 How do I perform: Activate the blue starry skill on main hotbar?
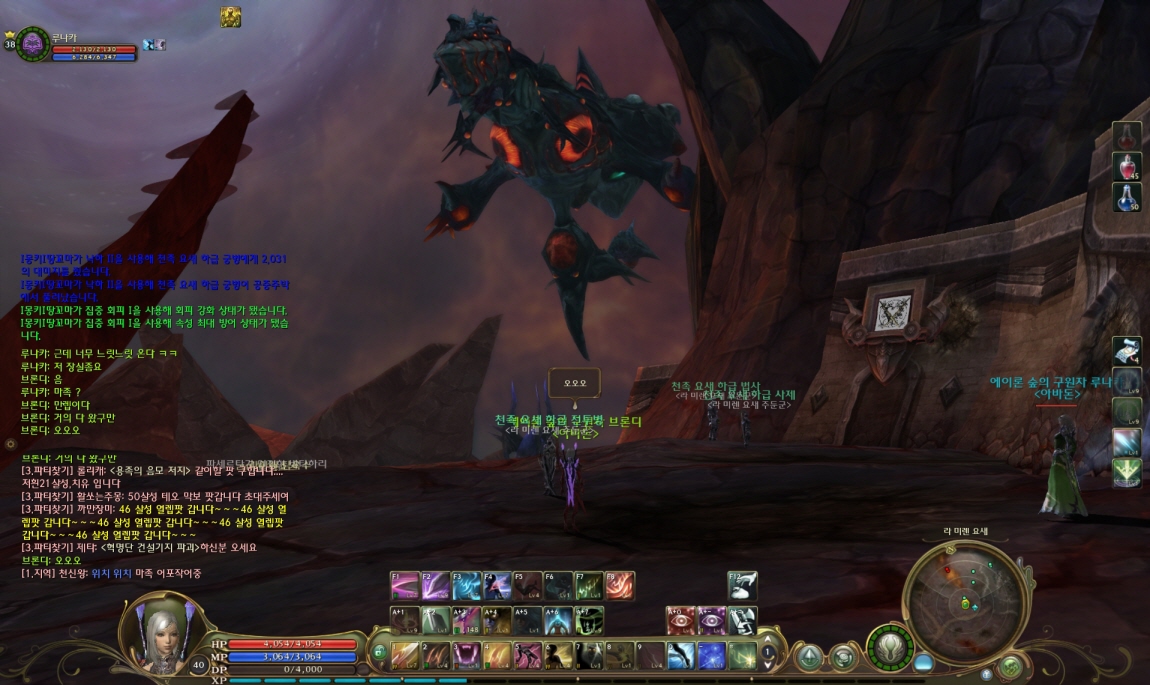point(712,655)
